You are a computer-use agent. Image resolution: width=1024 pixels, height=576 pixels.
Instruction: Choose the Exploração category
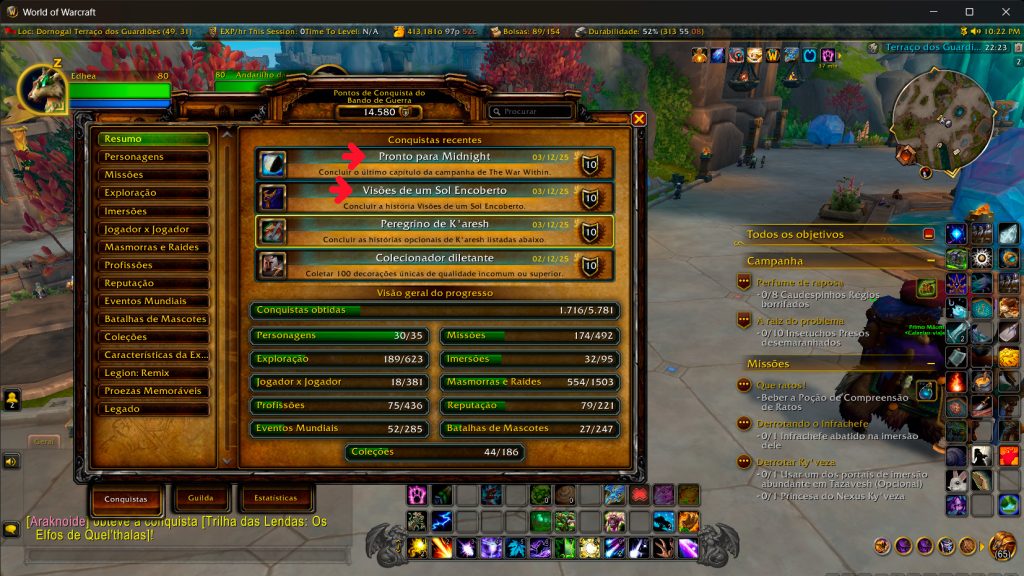(x=153, y=193)
